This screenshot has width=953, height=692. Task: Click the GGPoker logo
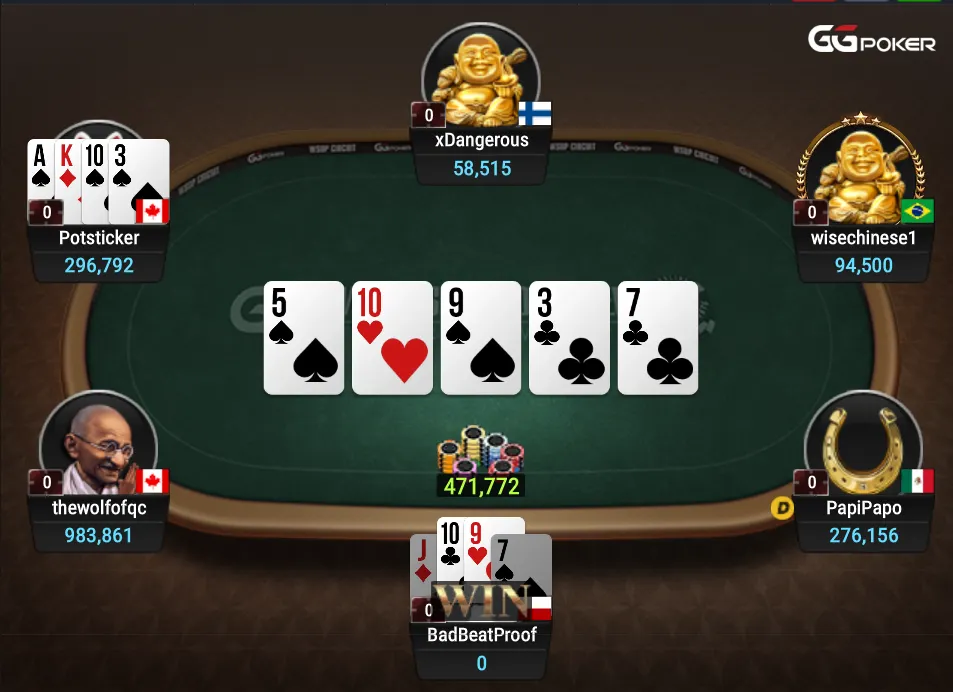[871, 41]
